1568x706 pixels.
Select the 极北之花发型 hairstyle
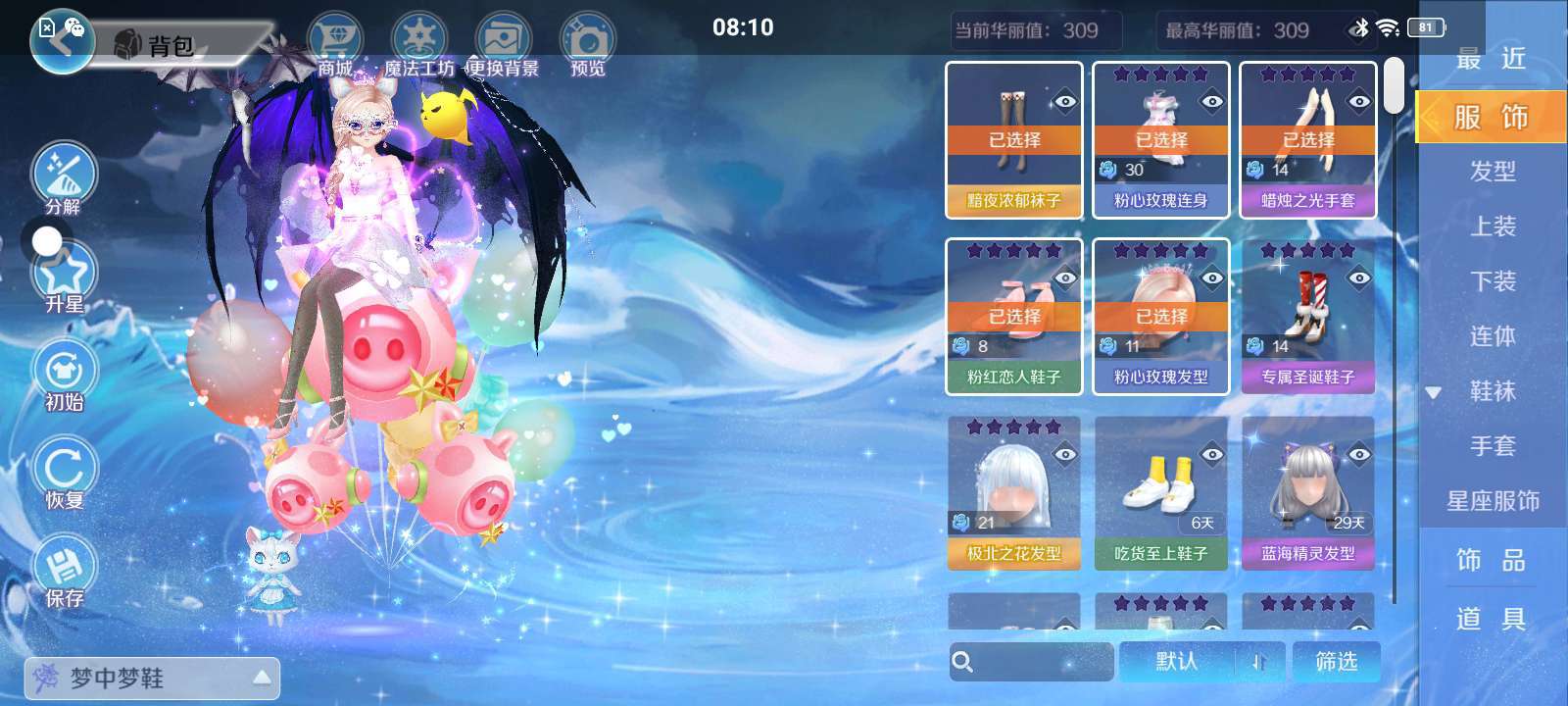[x=1014, y=493]
